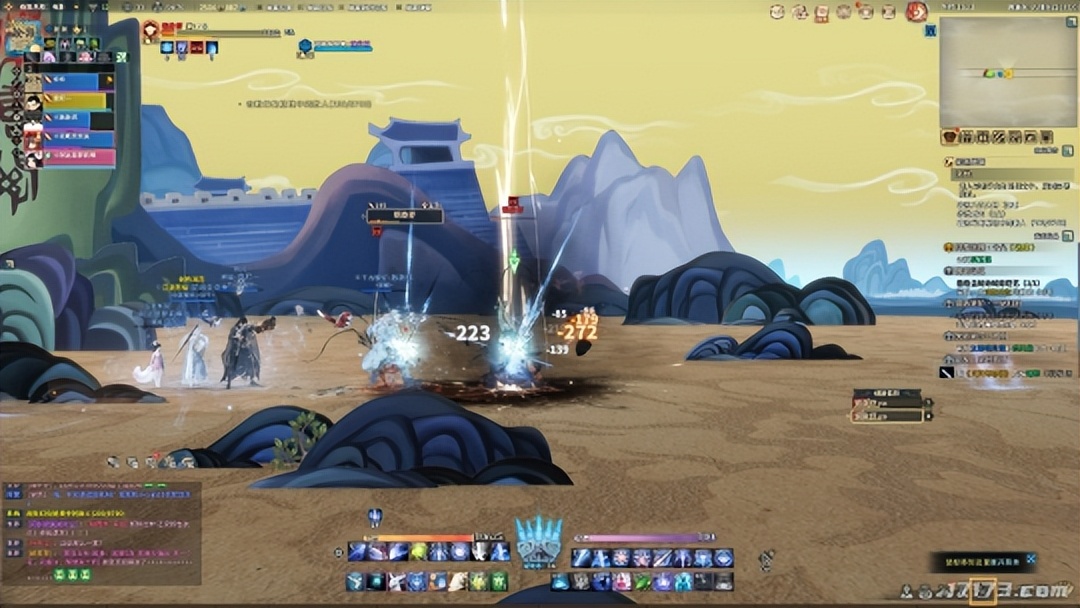Select the pink party member frame
Screen dimensions: 1080x608
[70, 158]
